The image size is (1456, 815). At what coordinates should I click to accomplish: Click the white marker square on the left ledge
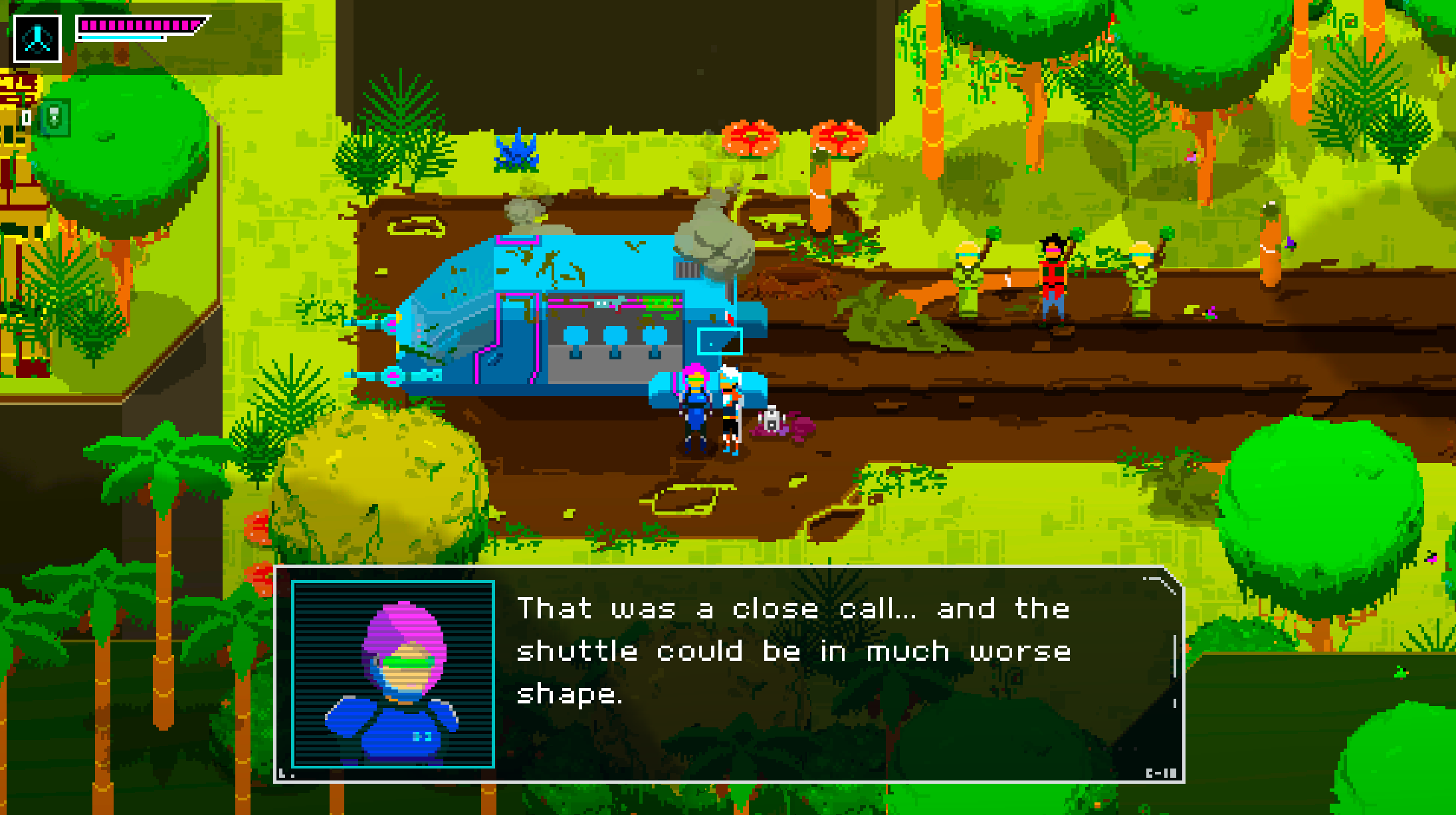[27, 118]
